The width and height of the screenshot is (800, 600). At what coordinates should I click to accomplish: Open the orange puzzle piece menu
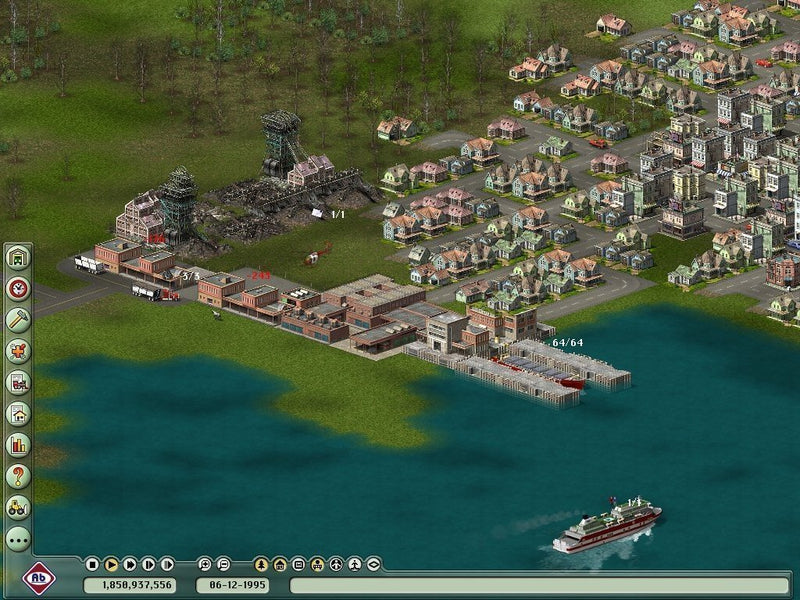(18, 351)
